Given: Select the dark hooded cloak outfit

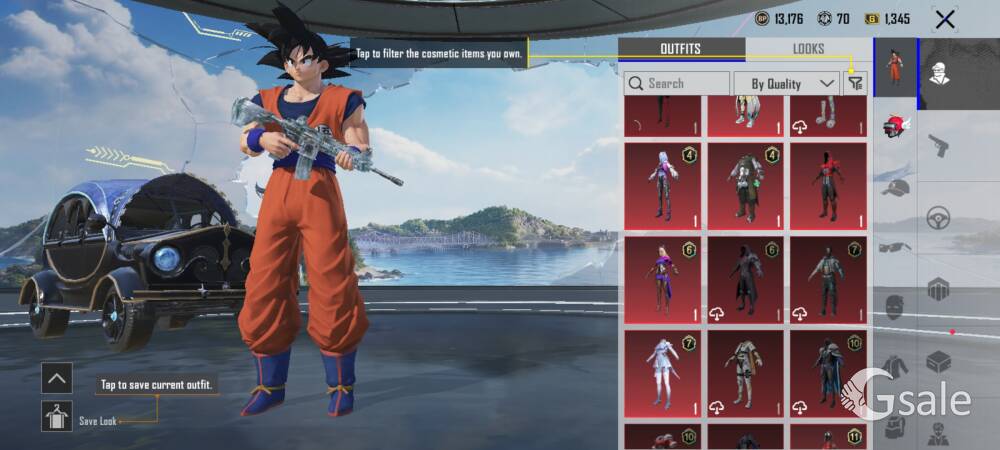Looking at the screenshot, I should click(x=745, y=280).
